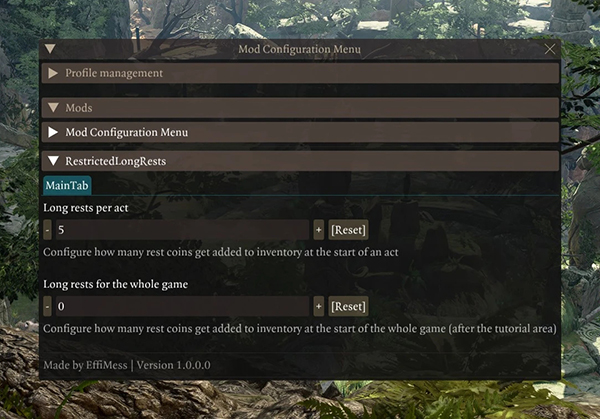Decrease long rests for the whole game
This screenshot has height=419, width=600.
(x=48, y=306)
